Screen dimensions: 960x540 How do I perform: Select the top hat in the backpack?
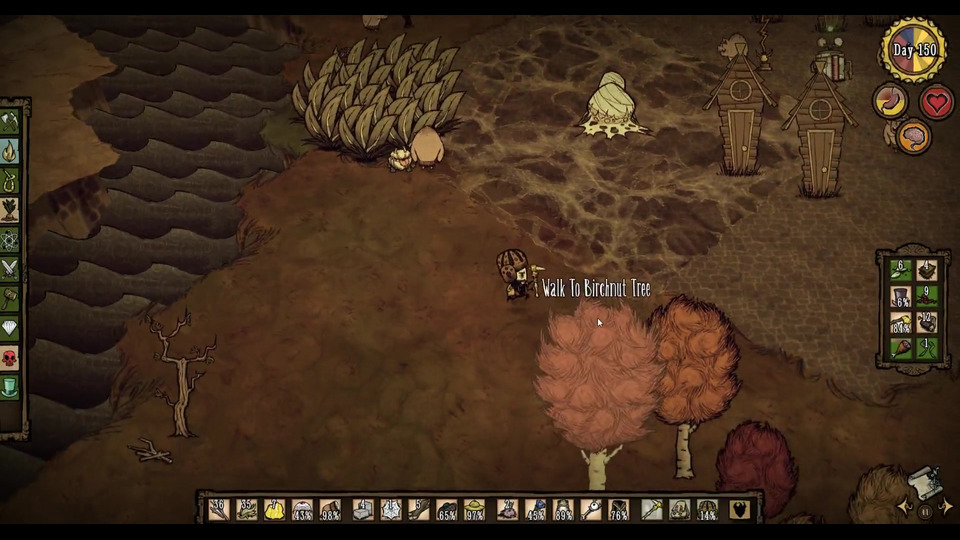(x=900, y=297)
